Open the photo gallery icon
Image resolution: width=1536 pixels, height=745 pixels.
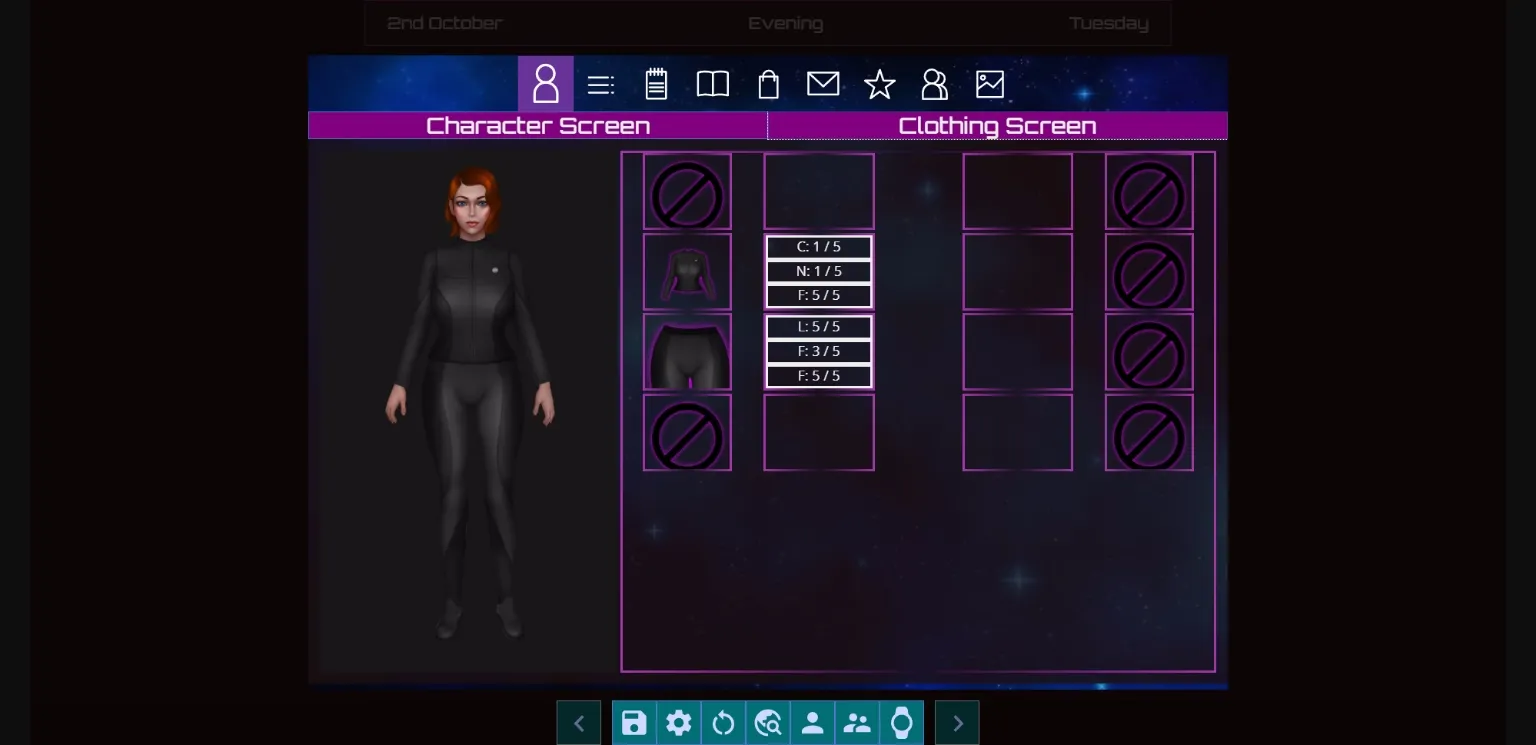[989, 84]
